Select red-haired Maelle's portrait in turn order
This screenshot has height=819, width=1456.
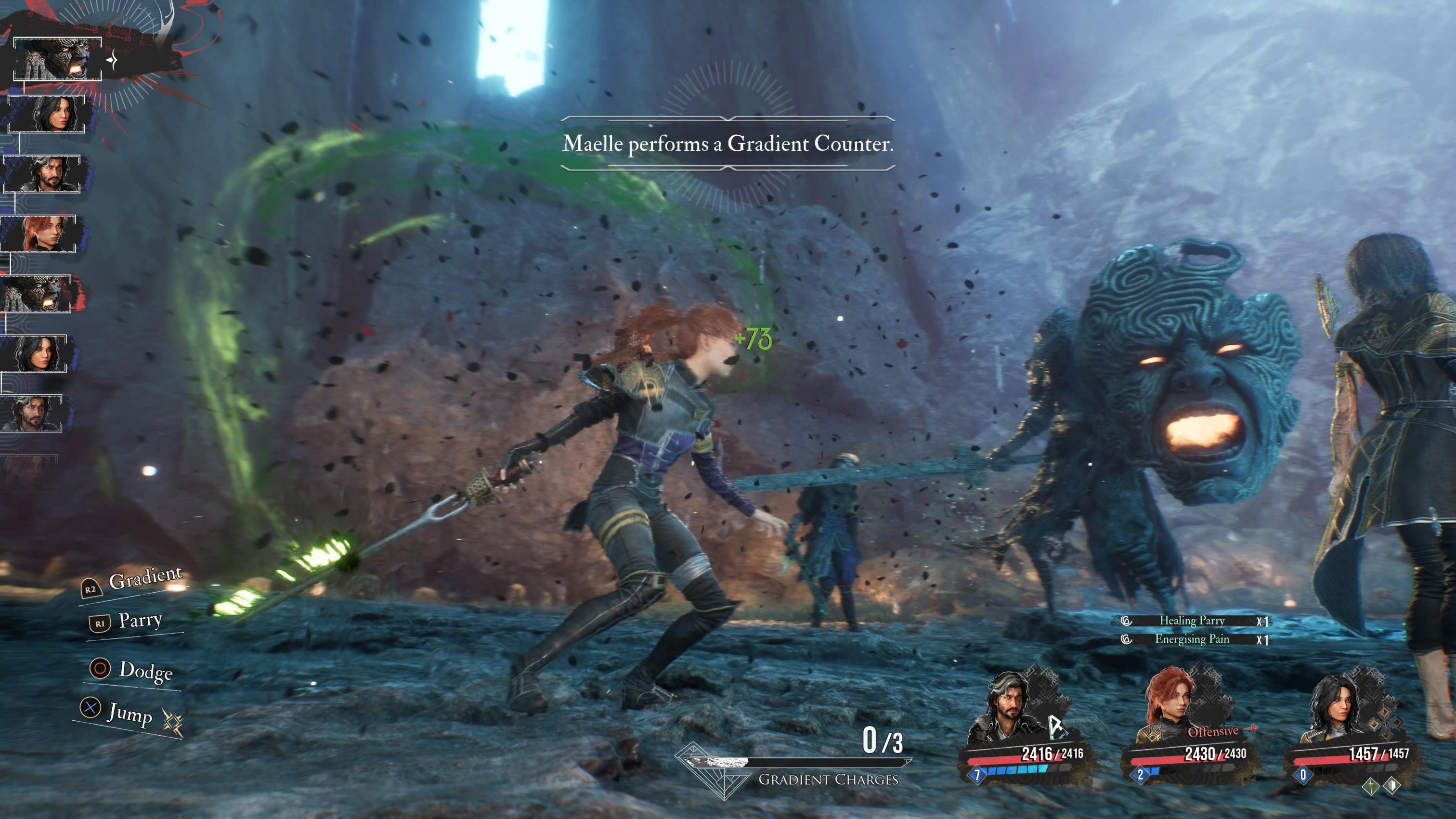[39, 233]
